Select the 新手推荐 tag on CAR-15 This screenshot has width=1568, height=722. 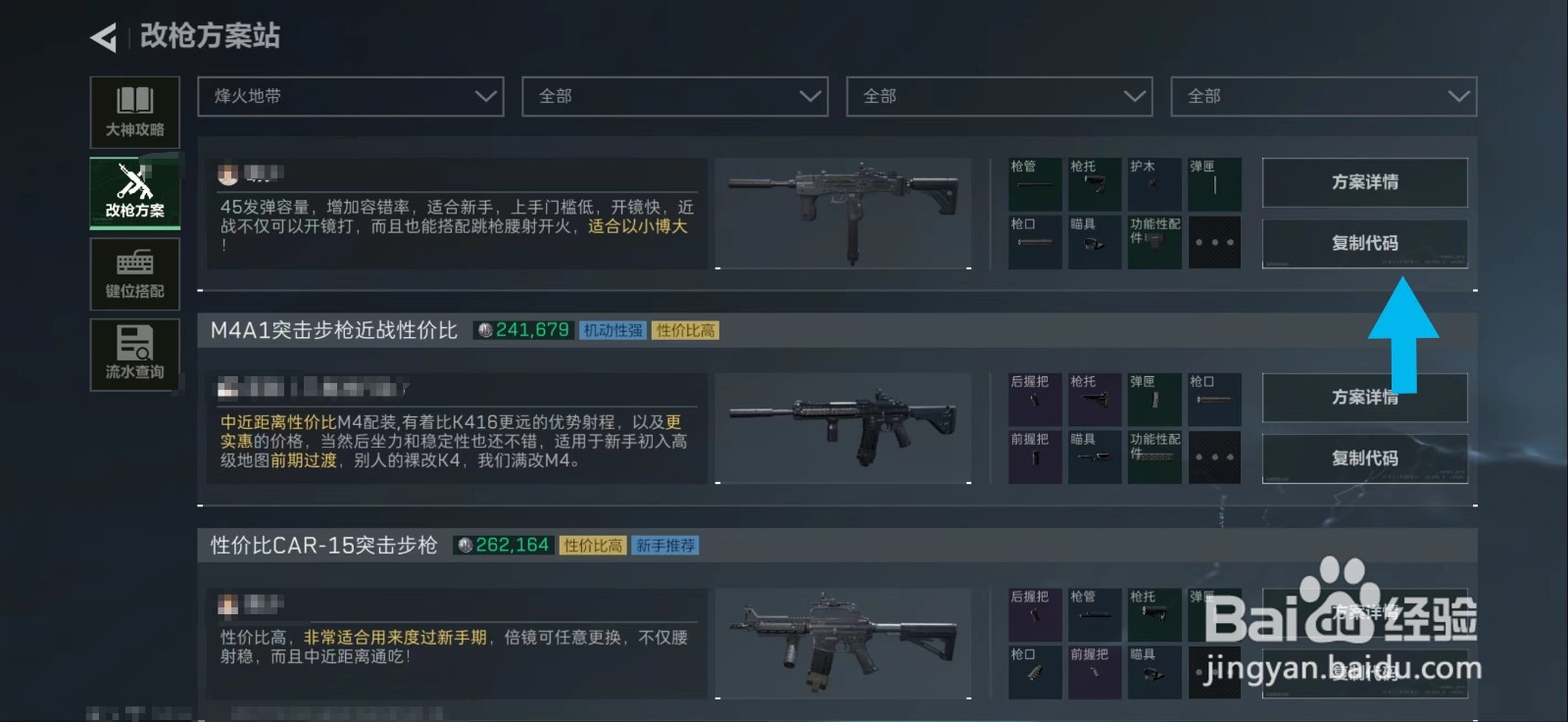tap(665, 546)
